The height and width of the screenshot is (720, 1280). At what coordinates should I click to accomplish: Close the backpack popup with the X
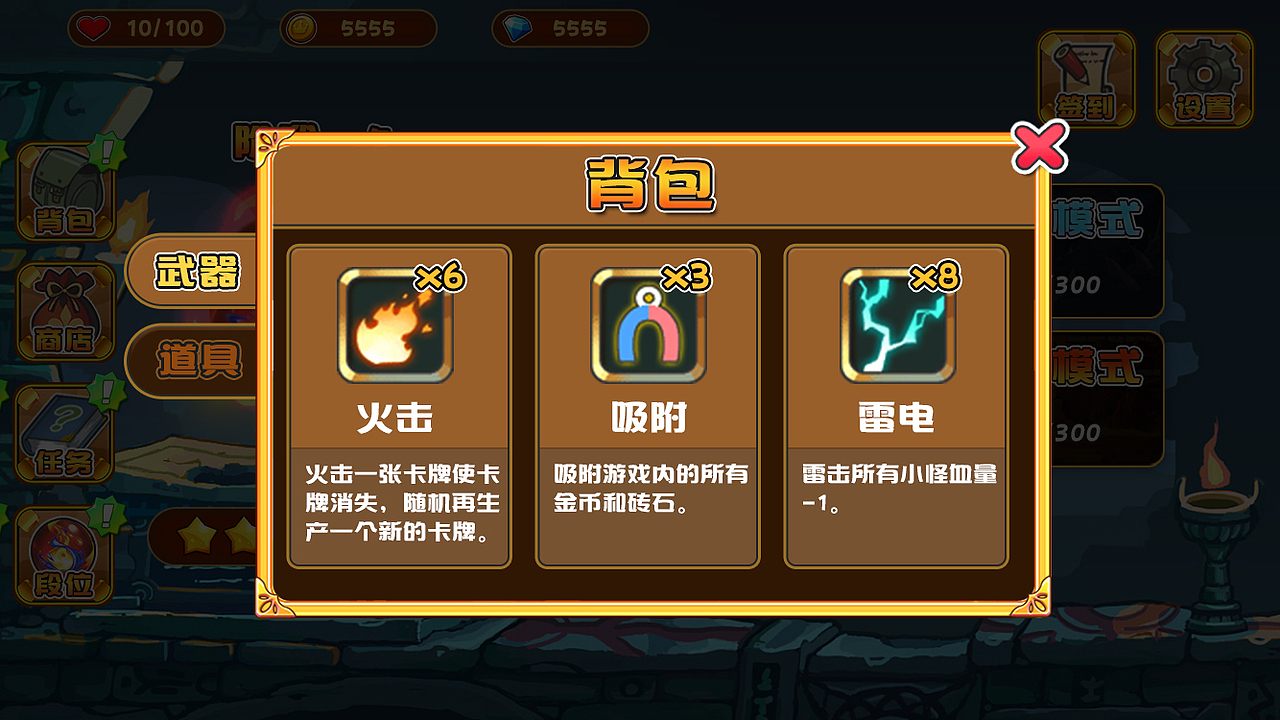point(1040,148)
